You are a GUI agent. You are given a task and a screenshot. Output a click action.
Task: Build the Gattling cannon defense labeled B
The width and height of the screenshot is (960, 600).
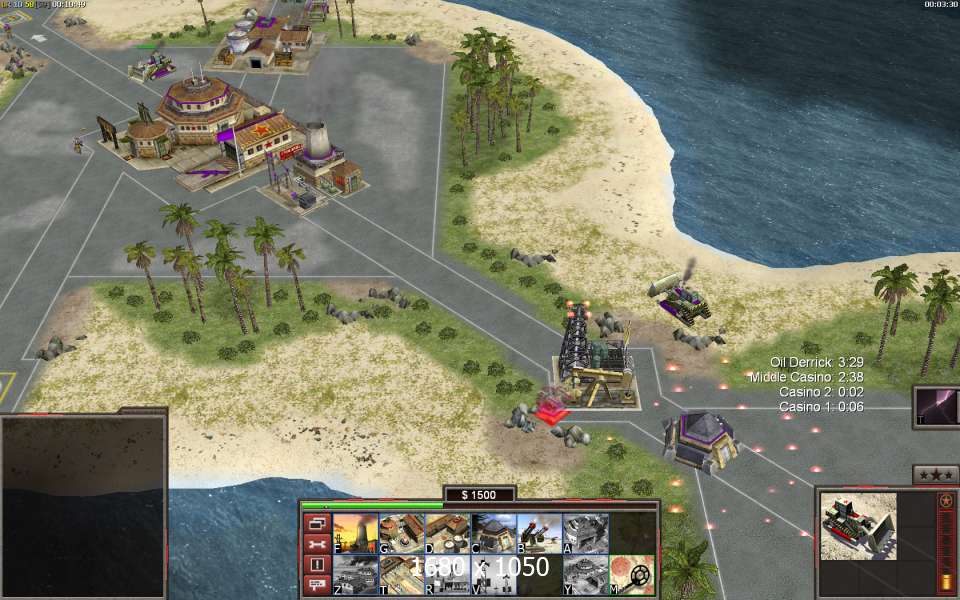539,533
